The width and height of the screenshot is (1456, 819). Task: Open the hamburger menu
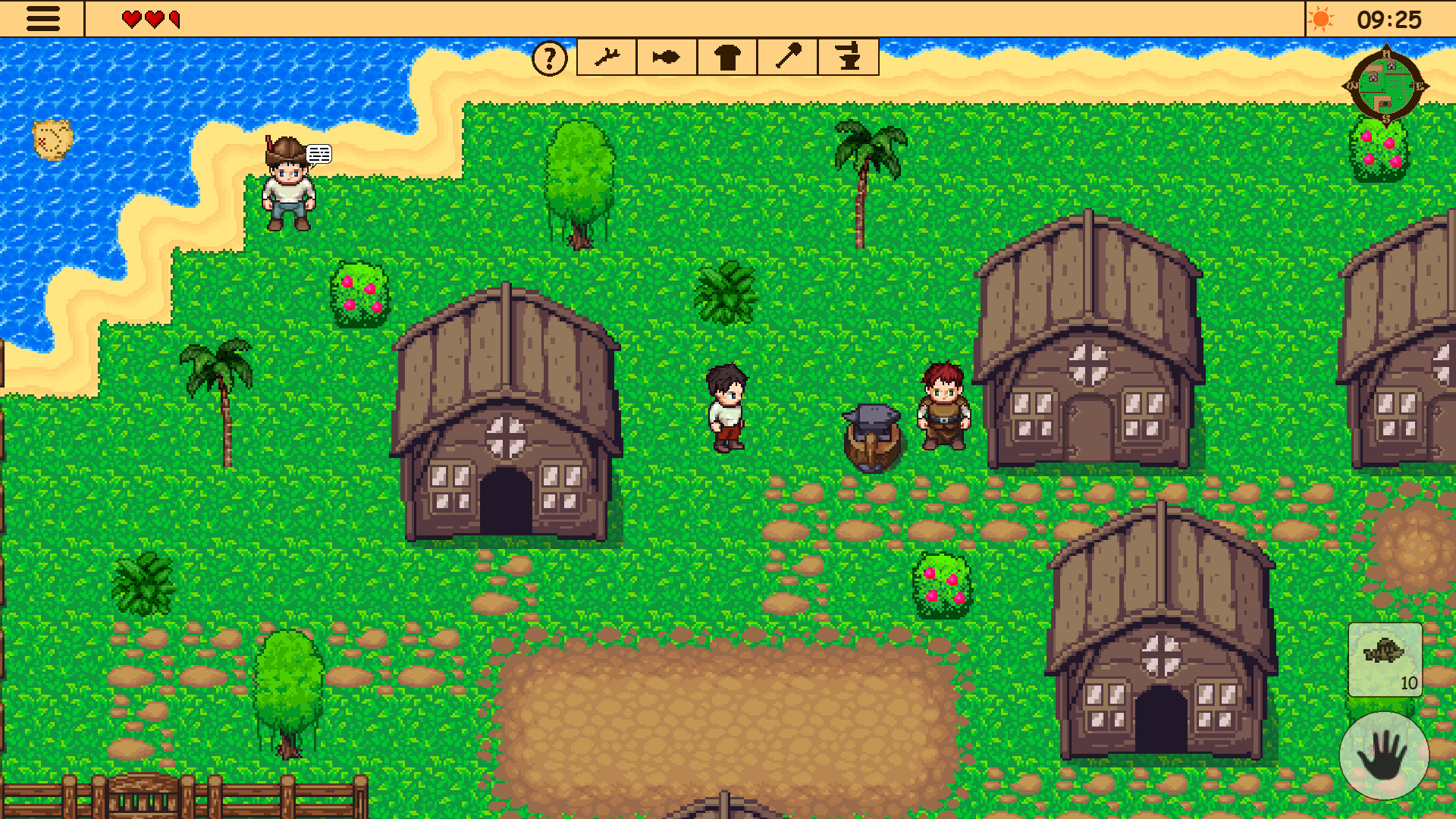pos(43,19)
